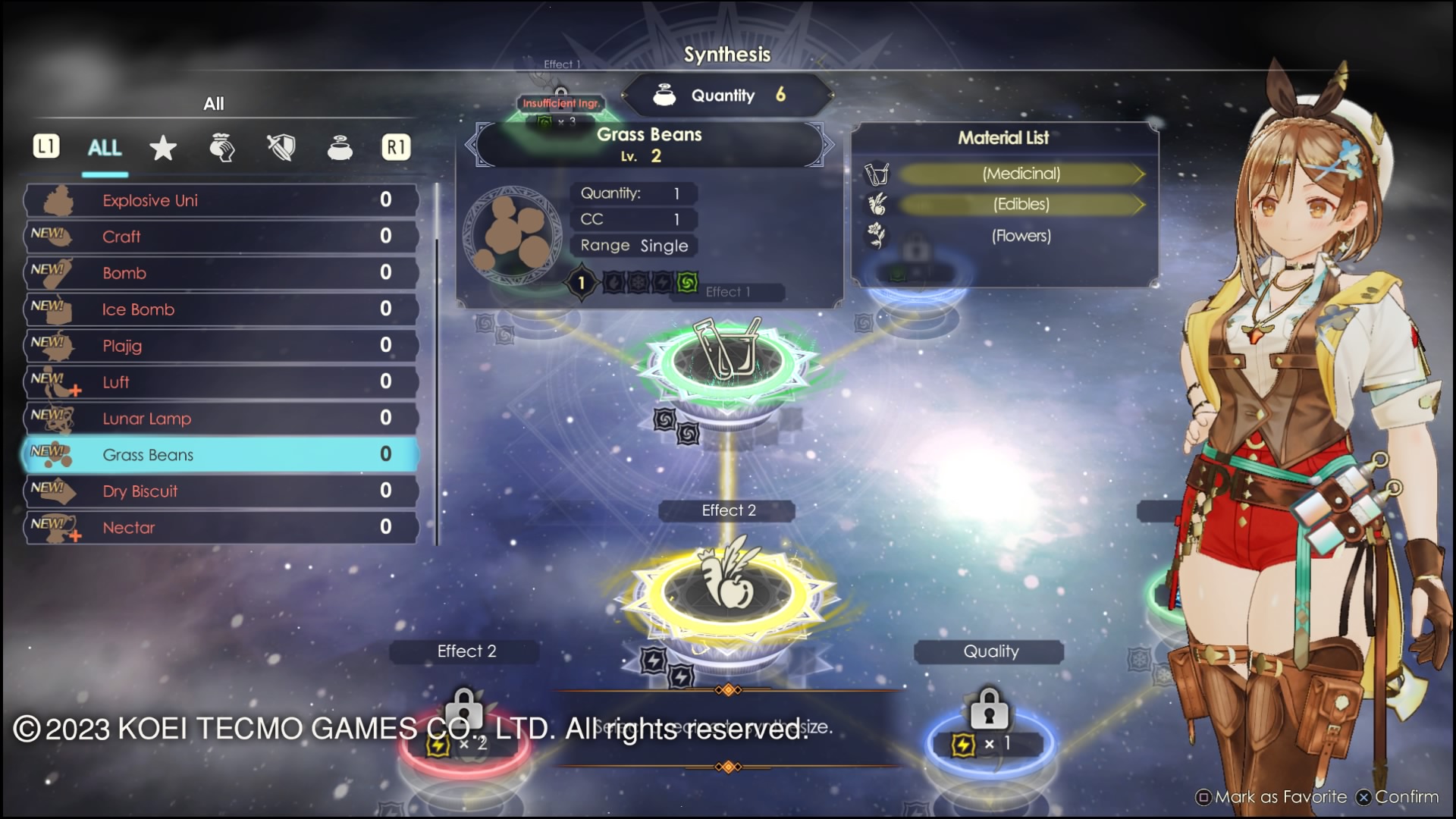Select the (Edibles) material entry

pyautogui.click(x=1021, y=205)
